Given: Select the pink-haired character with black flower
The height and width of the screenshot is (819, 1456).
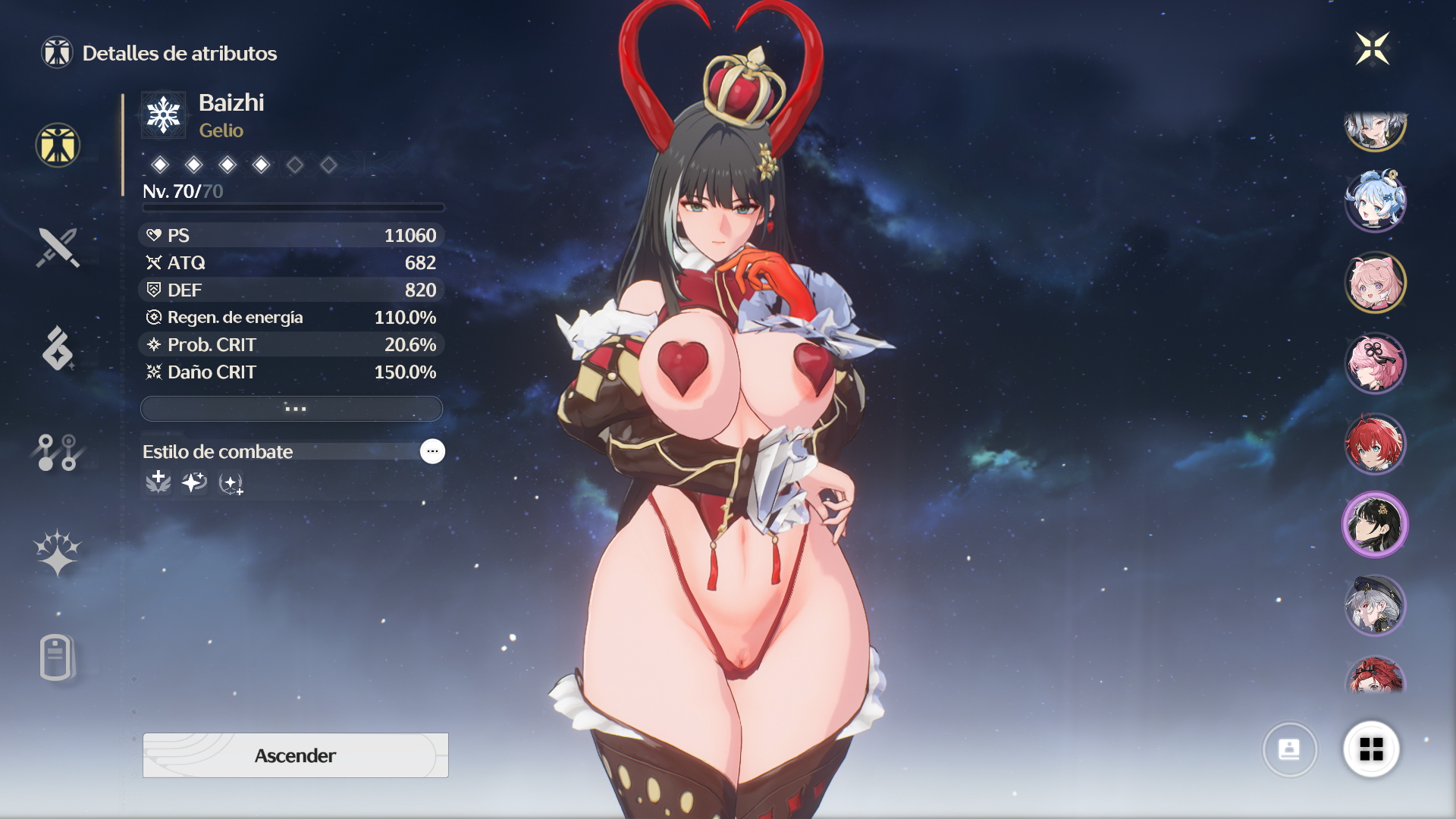Looking at the screenshot, I should coord(1375,363).
